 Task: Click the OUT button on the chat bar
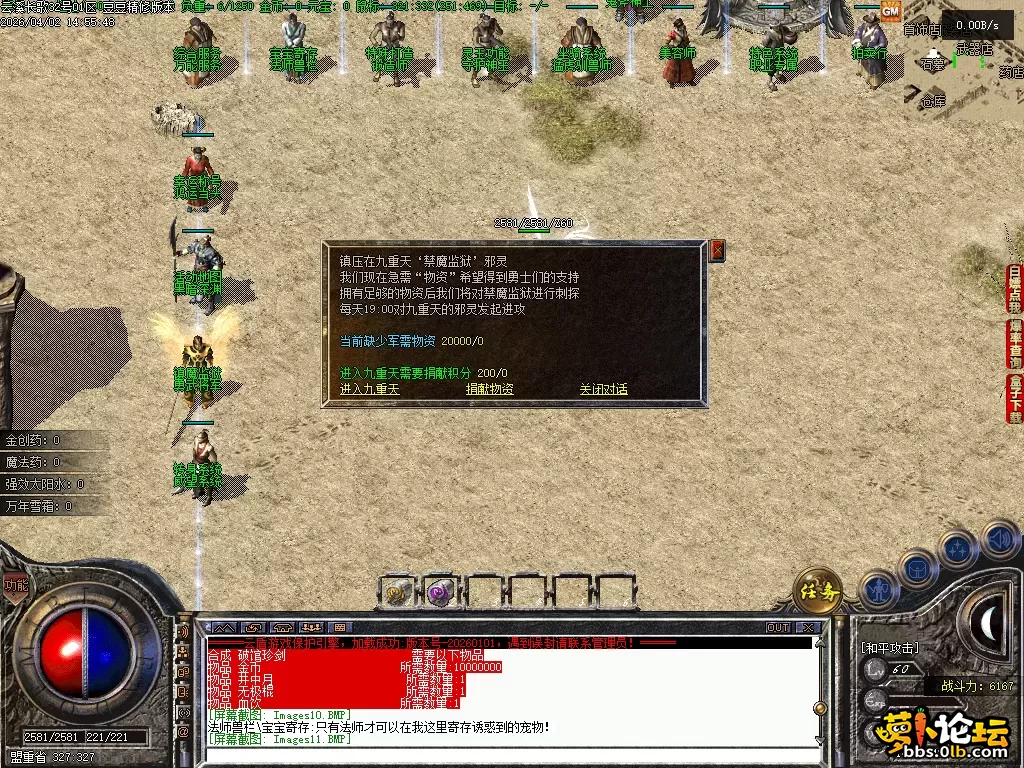778,628
